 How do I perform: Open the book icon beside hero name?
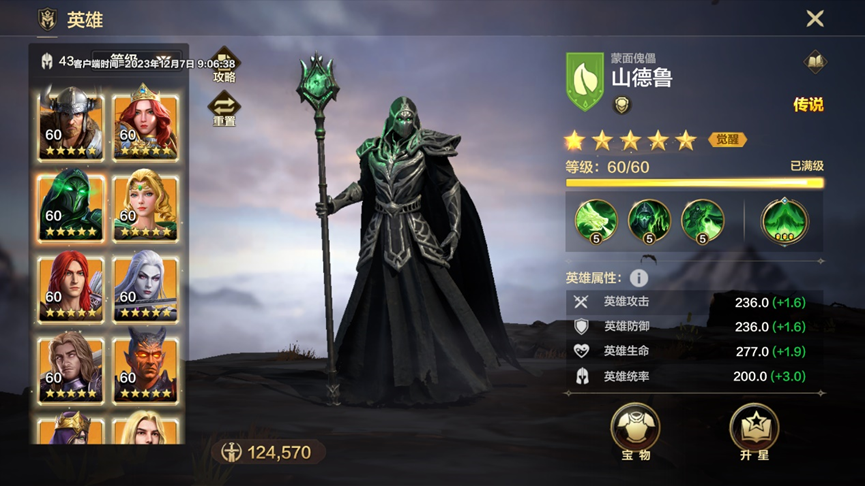(x=815, y=62)
